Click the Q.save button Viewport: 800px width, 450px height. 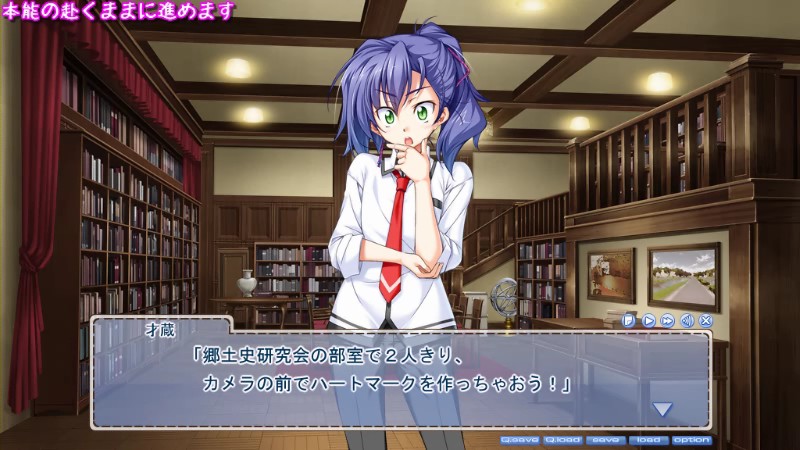click(520, 439)
